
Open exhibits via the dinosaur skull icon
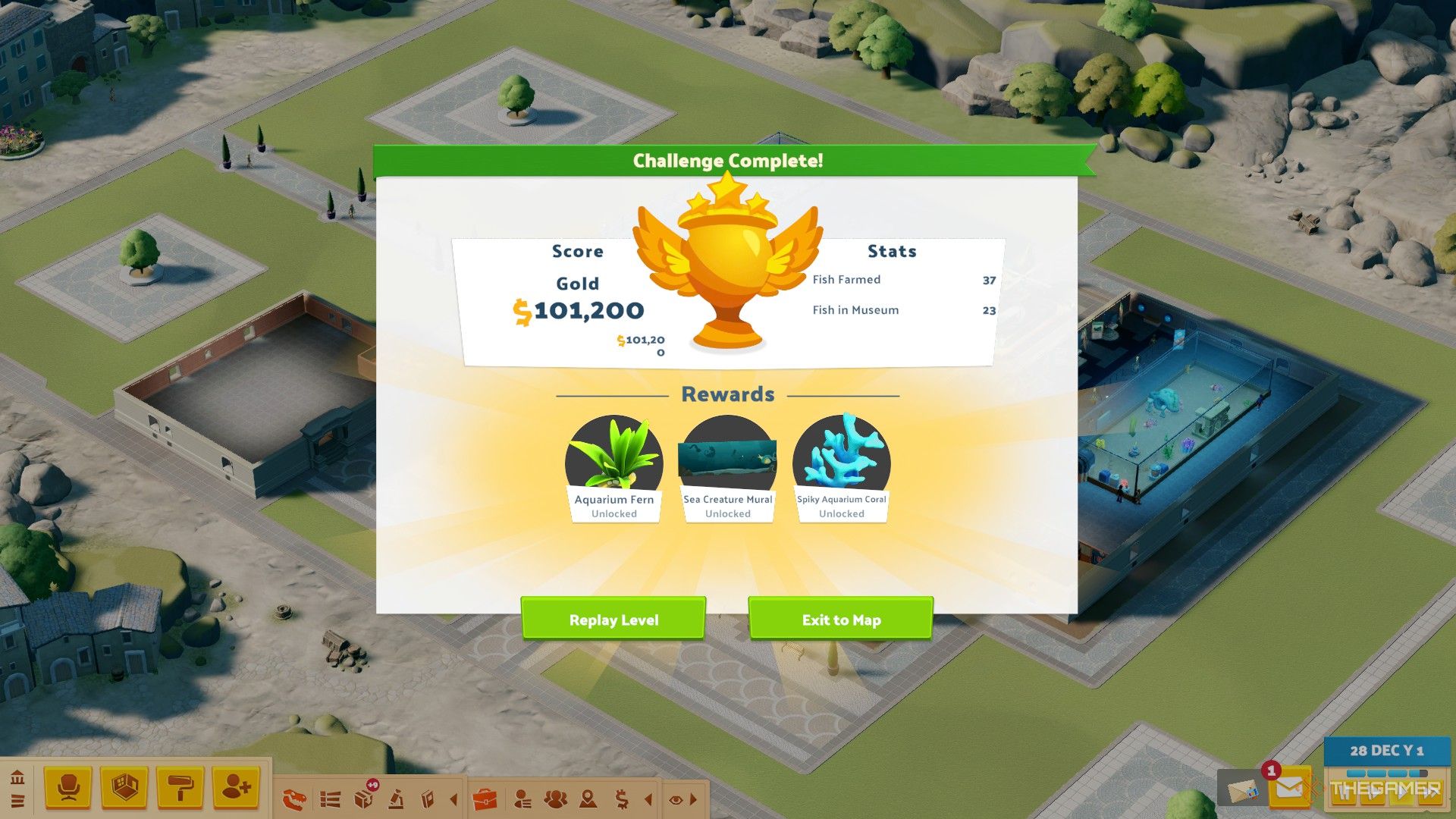tap(296, 797)
